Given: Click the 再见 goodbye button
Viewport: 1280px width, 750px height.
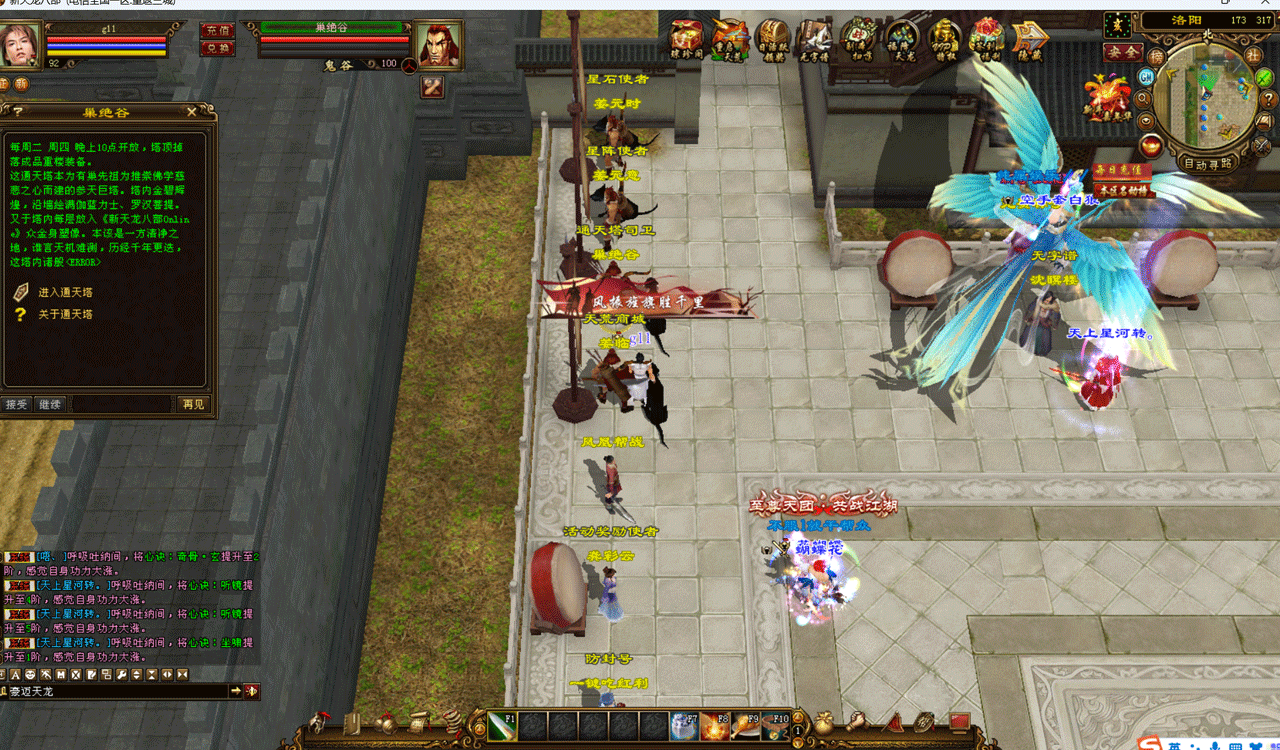Looking at the screenshot, I should pyautogui.click(x=193, y=404).
